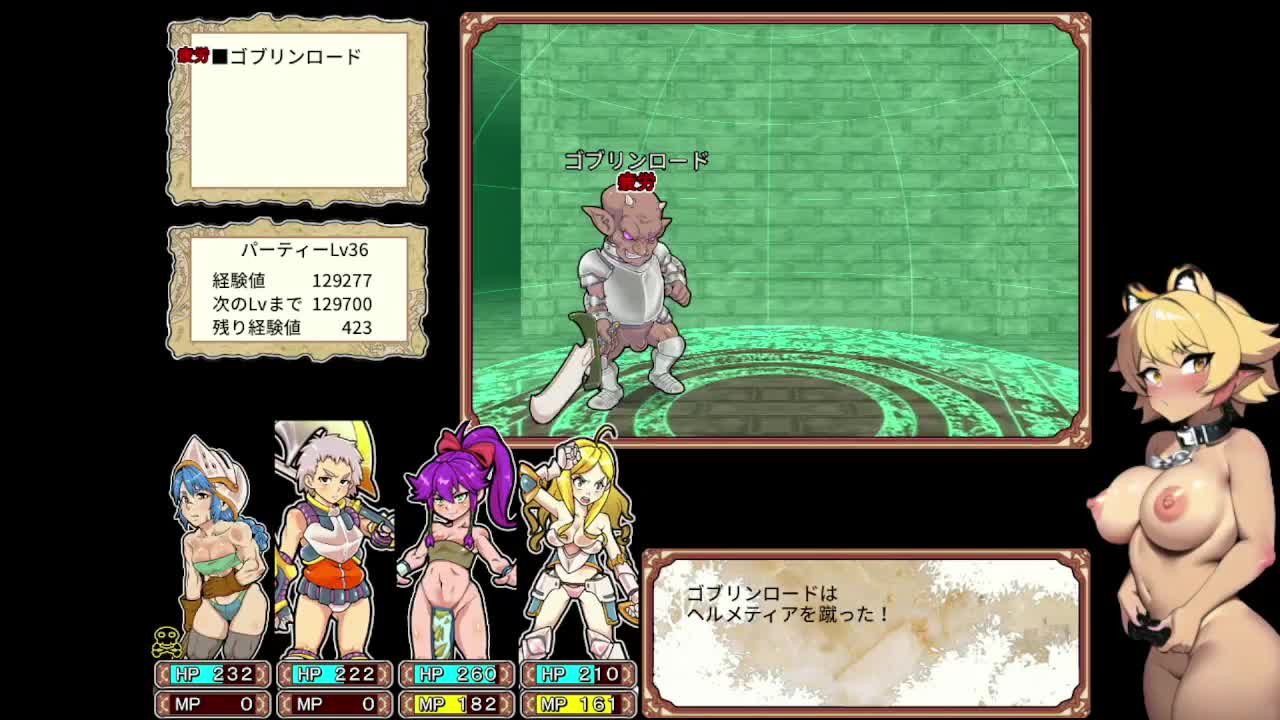
Task: Choose the silver-haired axe wielder portrait
Action: coord(332,540)
